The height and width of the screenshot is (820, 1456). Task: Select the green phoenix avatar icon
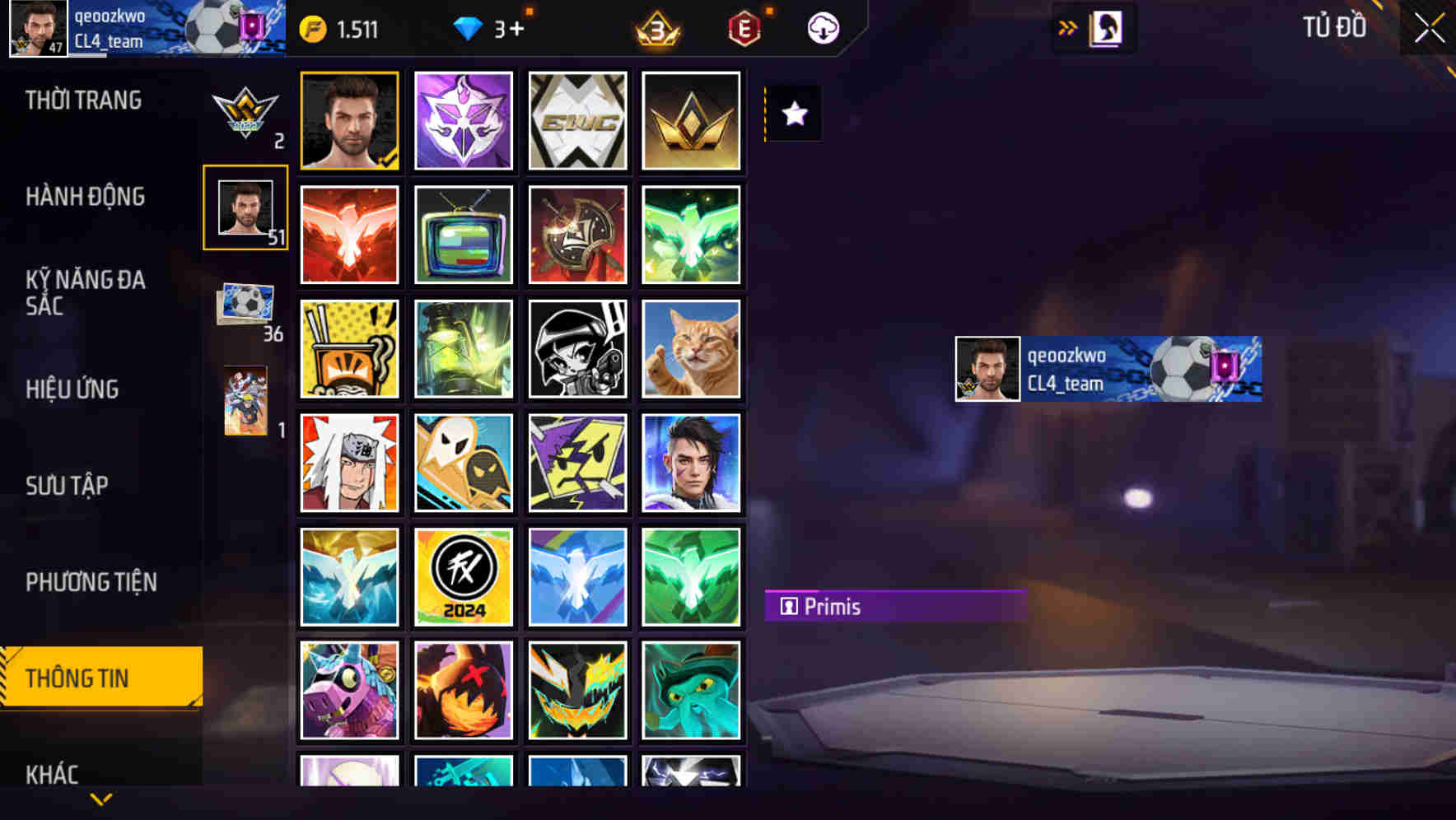tap(692, 235)
